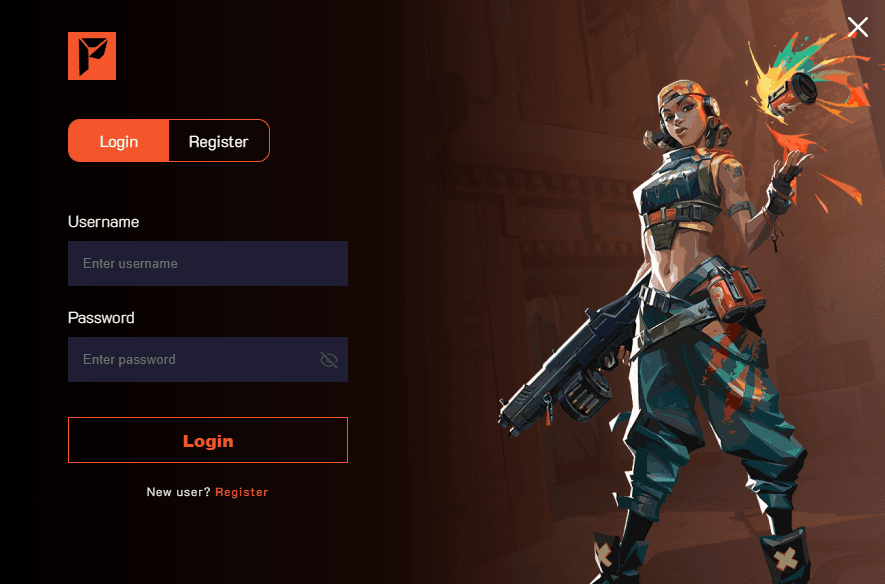Click the orange launcher logo
This screenshot has width=885, height=584.
pos(92,56)
